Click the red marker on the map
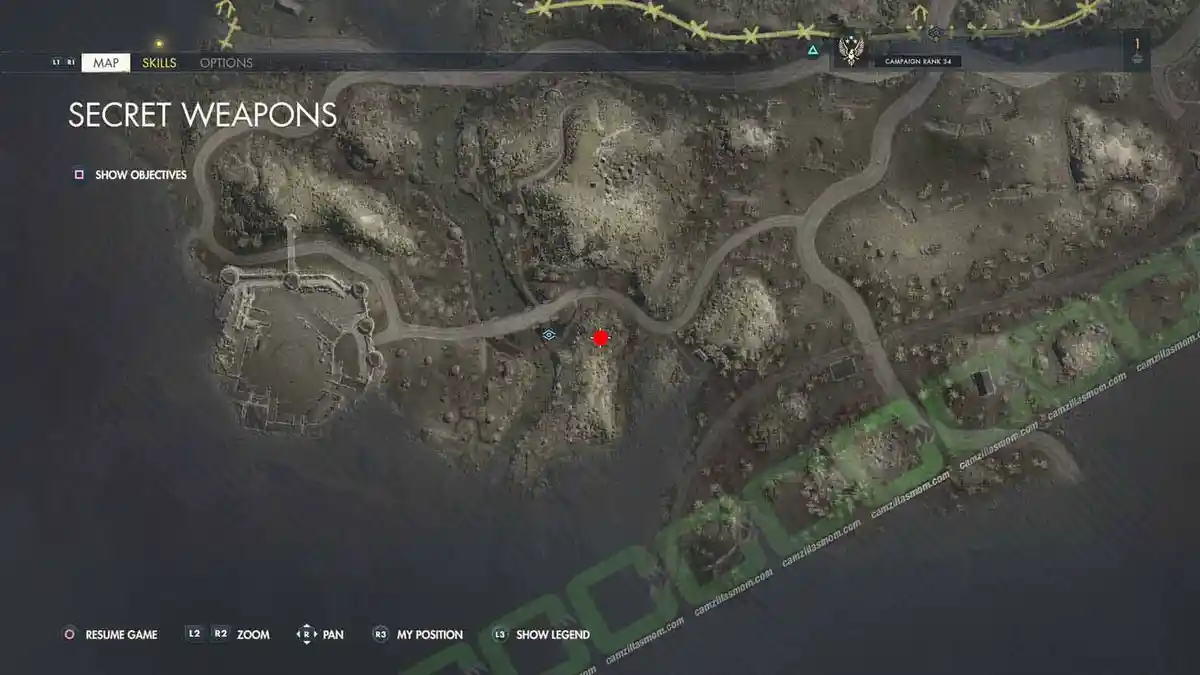 [600, 338]
